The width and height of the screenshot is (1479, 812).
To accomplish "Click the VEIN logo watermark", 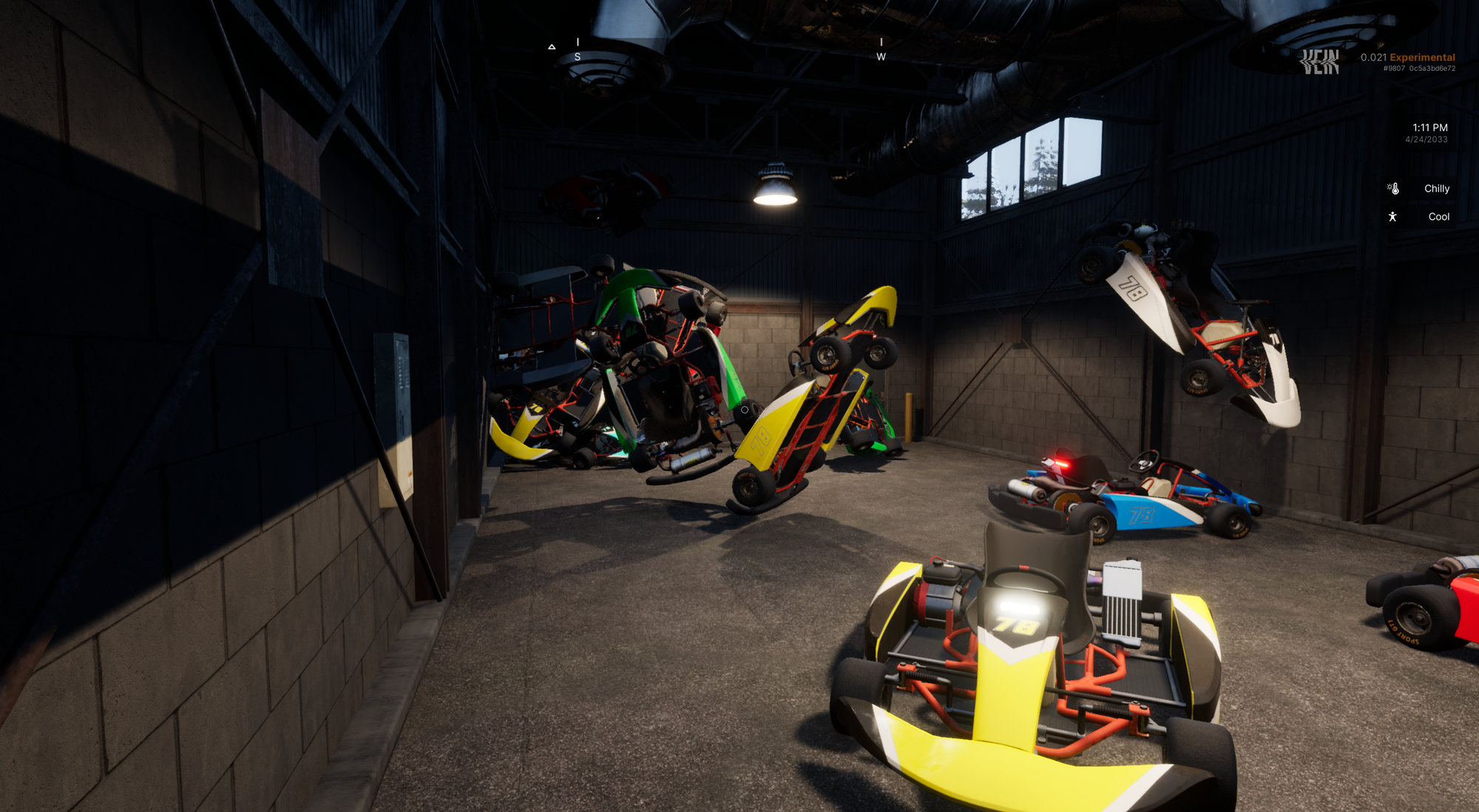I will [1320, 62].
